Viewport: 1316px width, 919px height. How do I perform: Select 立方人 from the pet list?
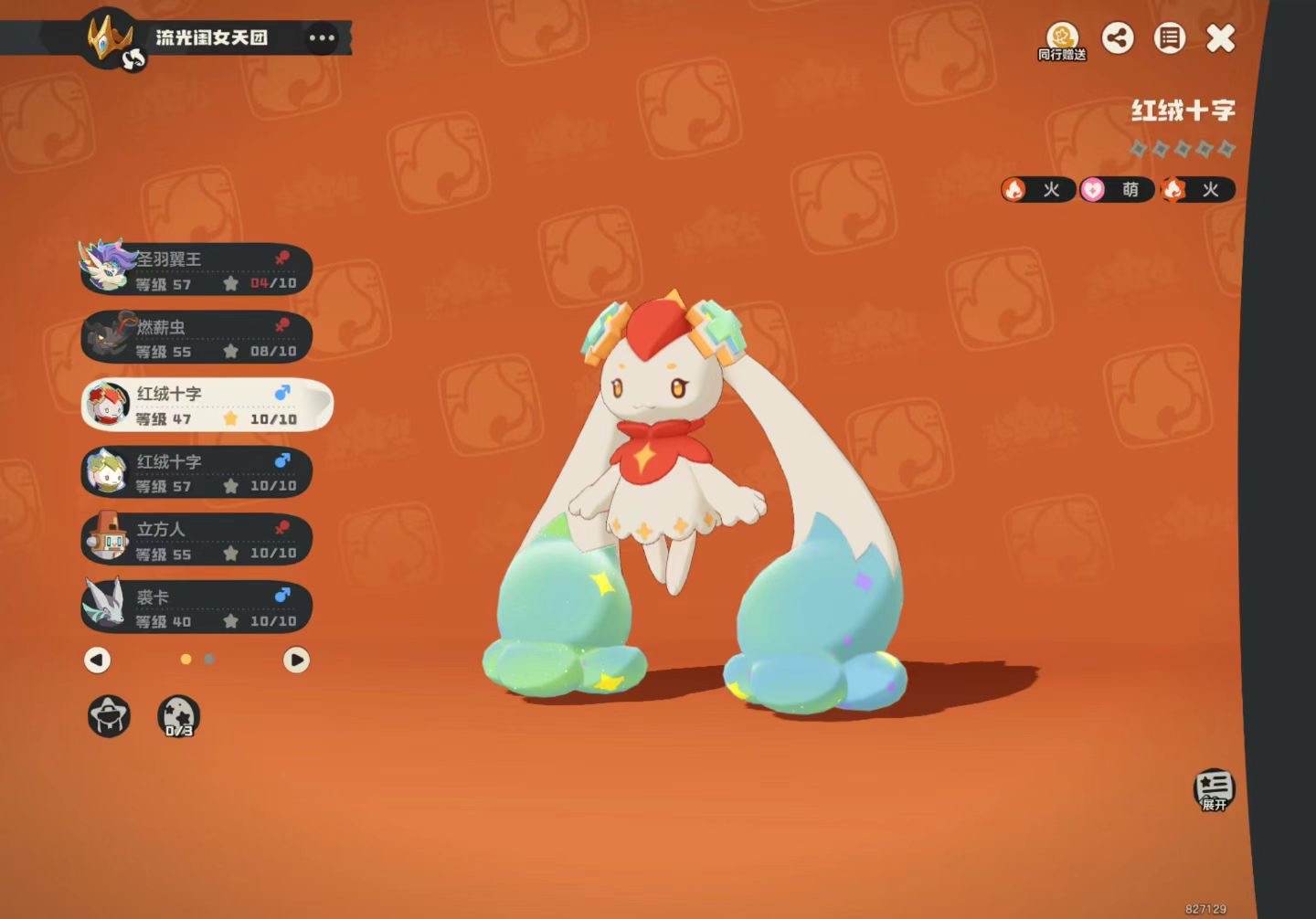[x=196, y=541]
